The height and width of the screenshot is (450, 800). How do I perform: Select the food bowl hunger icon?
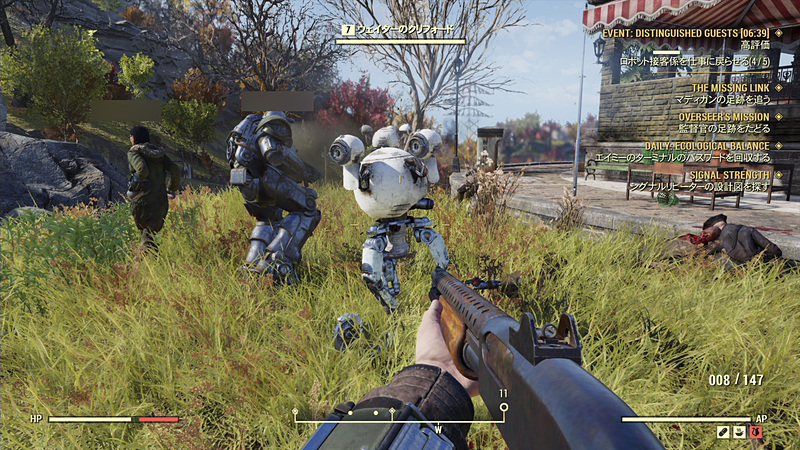tap(739, 432)
